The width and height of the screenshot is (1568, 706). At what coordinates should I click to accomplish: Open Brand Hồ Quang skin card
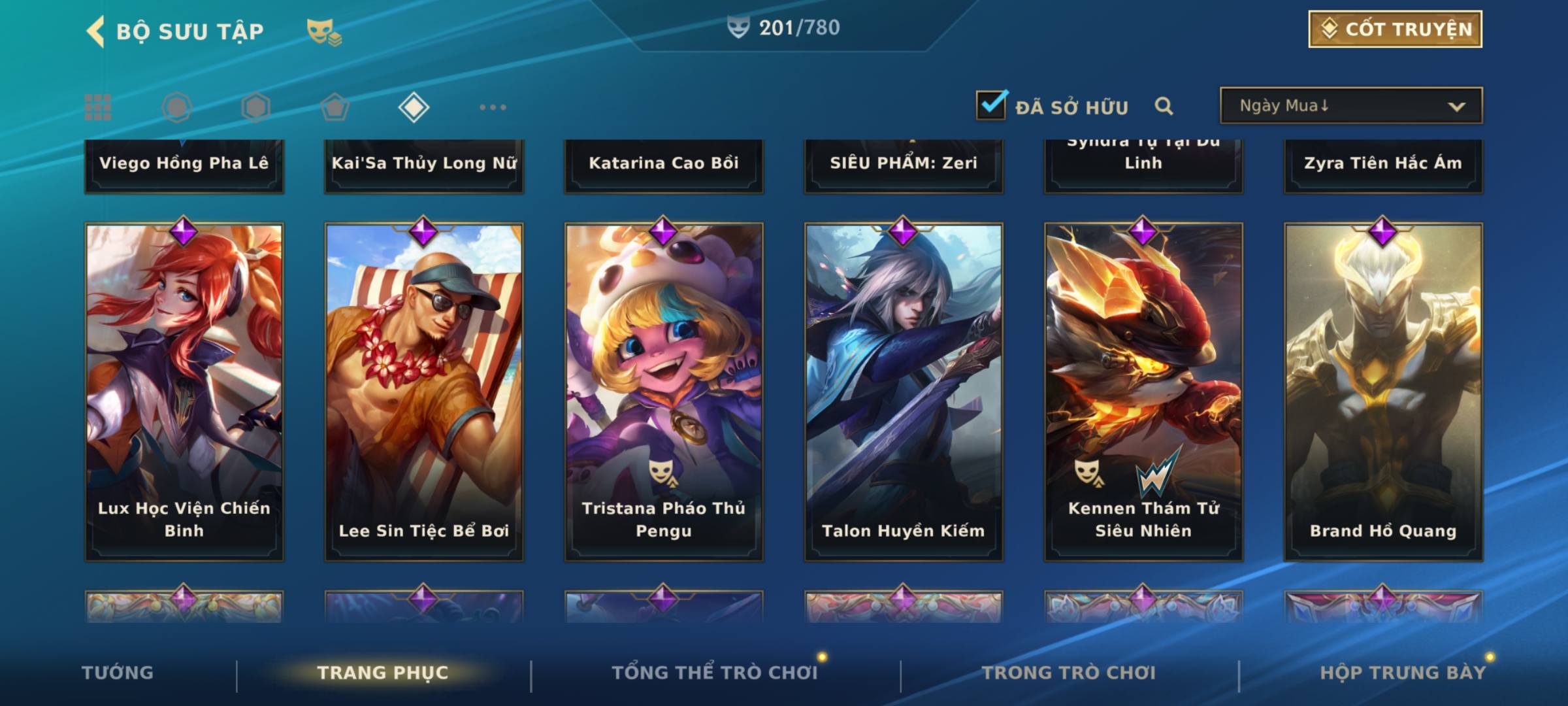1383,392
